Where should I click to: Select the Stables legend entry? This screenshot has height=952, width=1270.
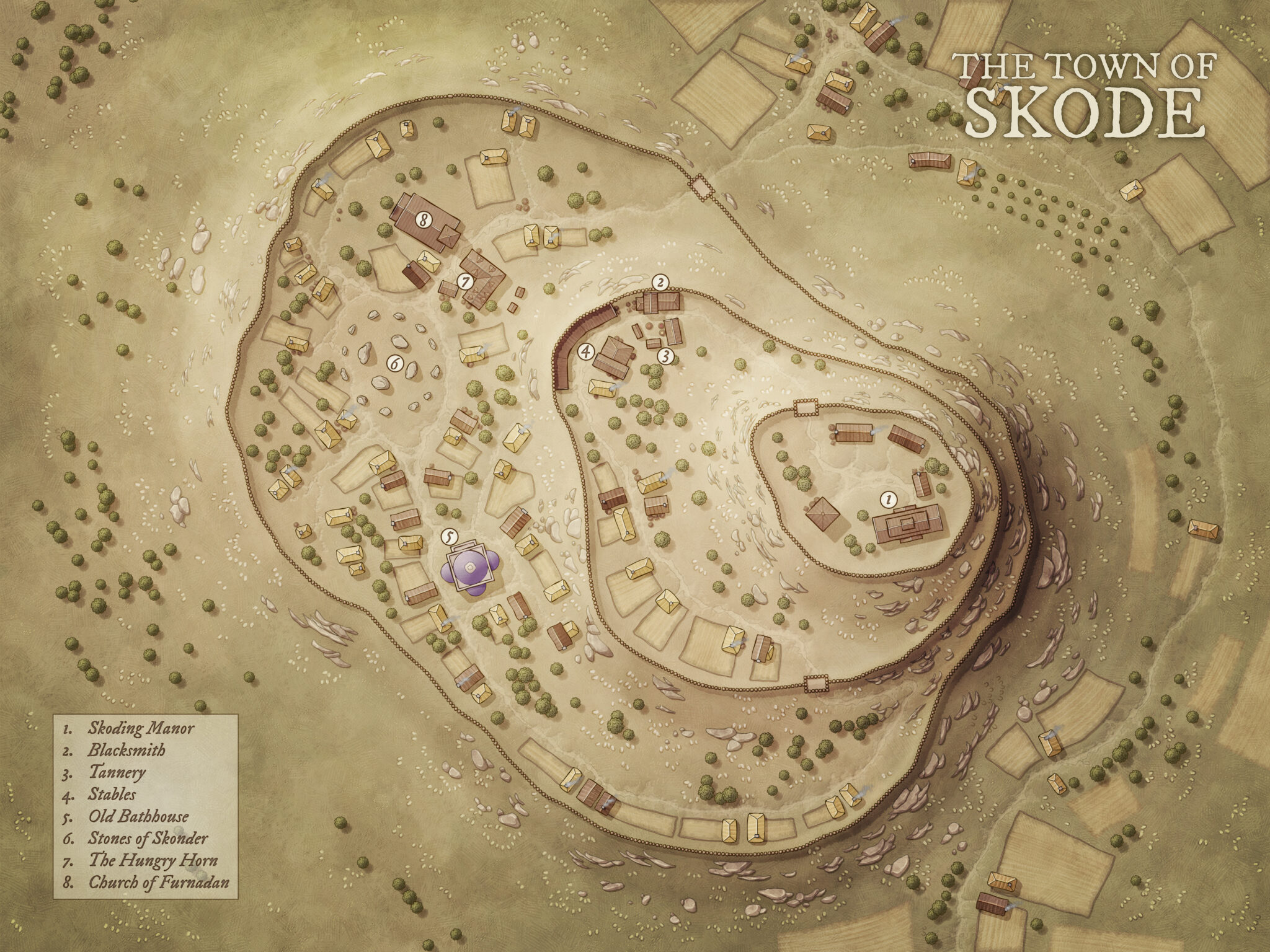pos(112,794)
